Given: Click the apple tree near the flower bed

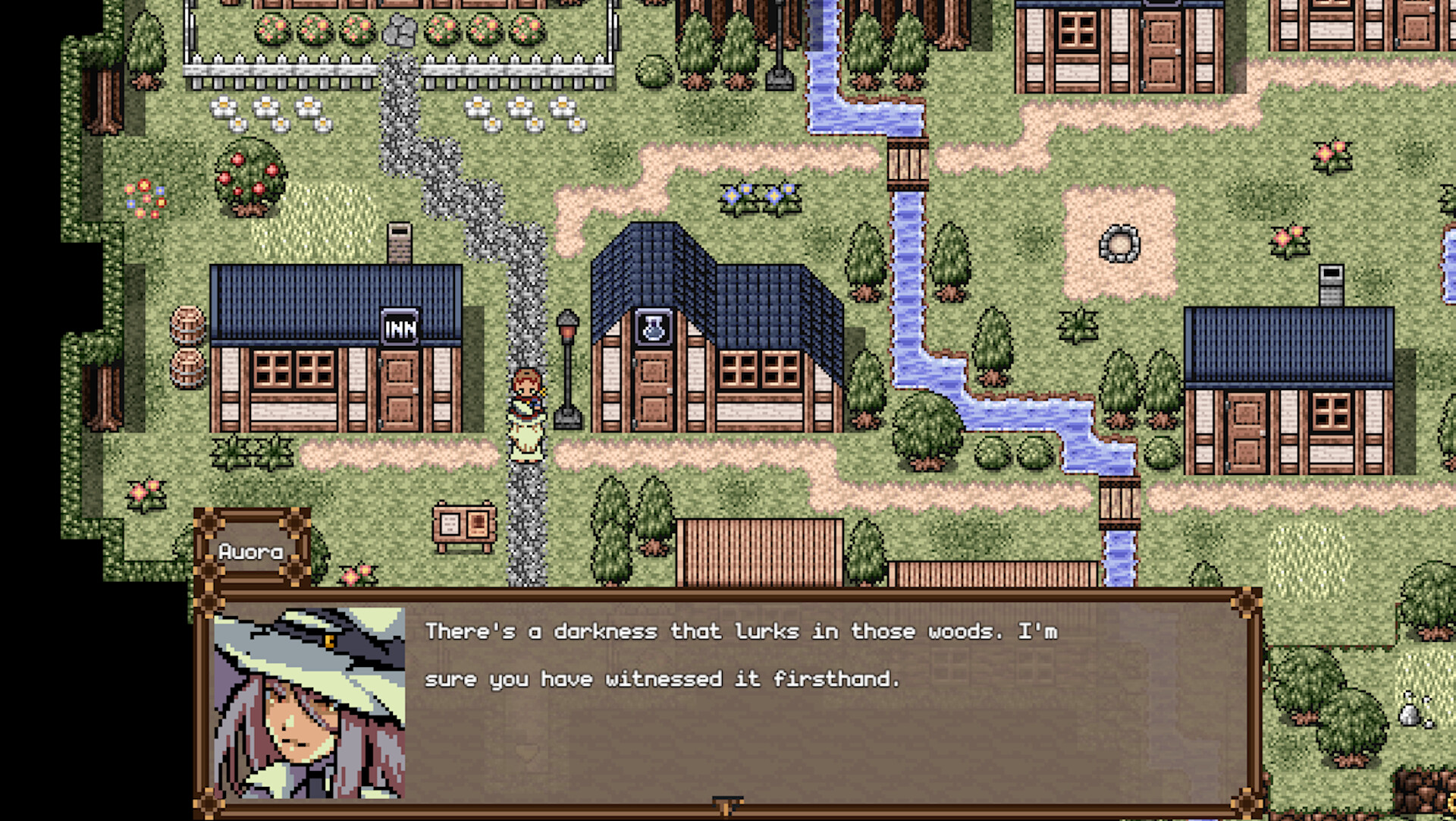Looking at the screenshot, I should pyautogui.click(x=250, y=178).
